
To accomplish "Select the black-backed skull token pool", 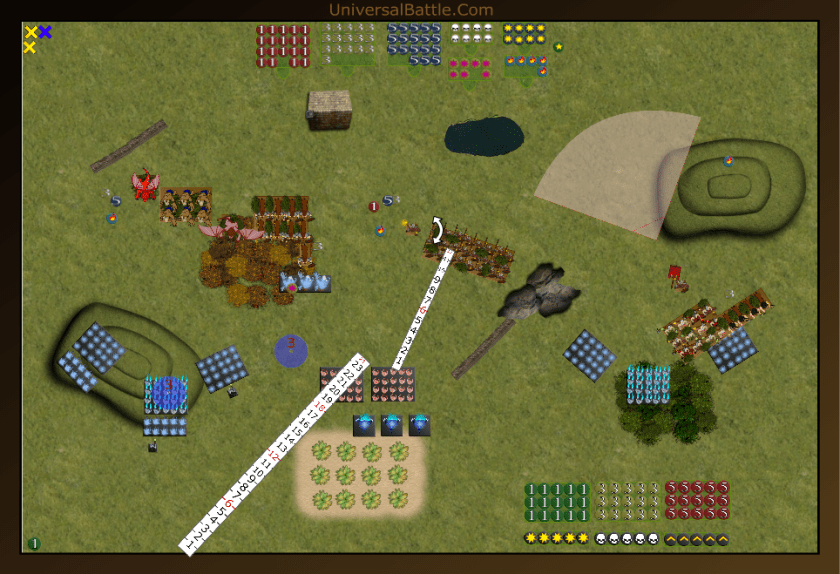I will tap(627, 539).
